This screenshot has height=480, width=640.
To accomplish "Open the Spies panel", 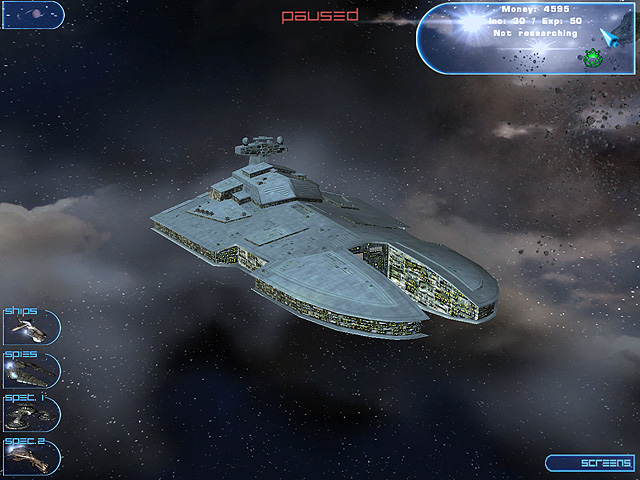I will [30, 370].
